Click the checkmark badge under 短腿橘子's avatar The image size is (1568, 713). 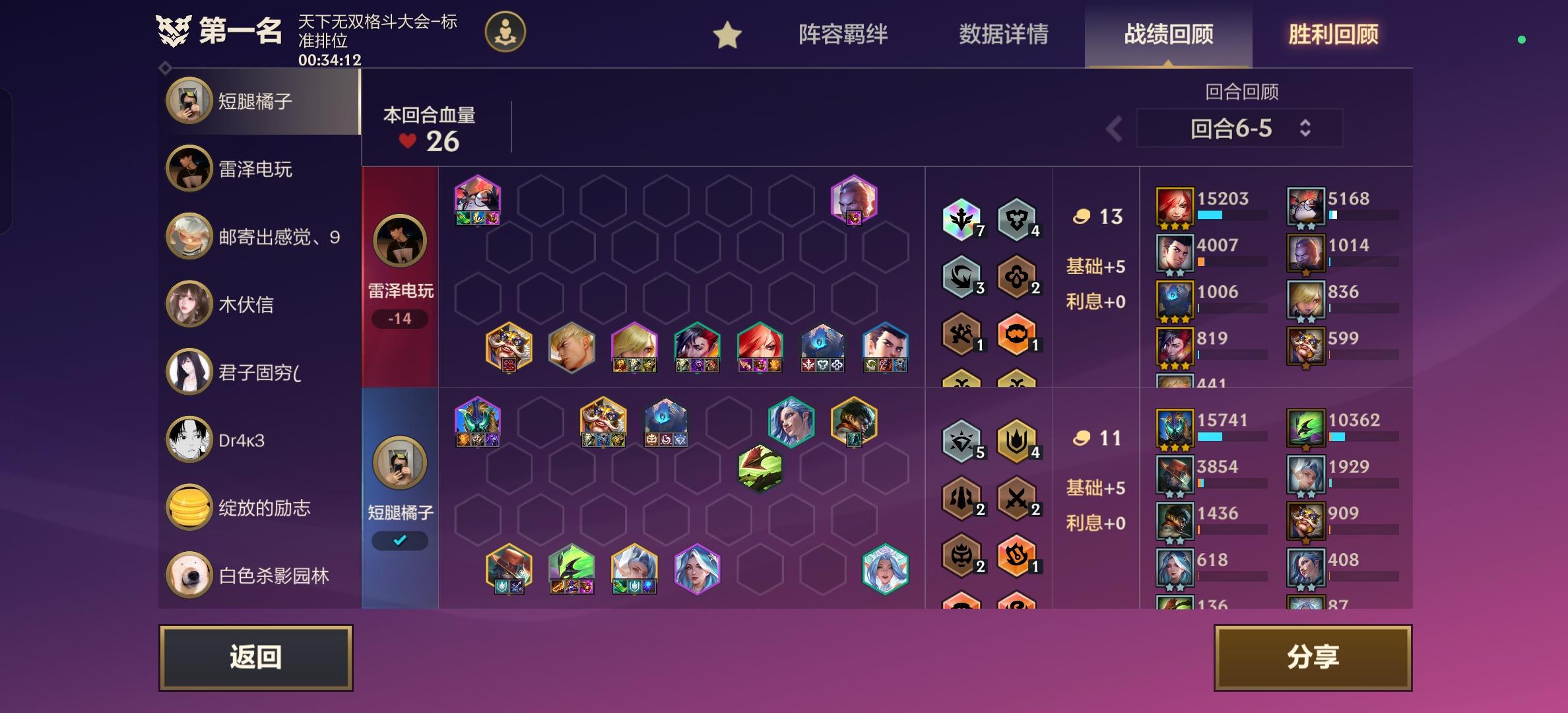[399, 539]
